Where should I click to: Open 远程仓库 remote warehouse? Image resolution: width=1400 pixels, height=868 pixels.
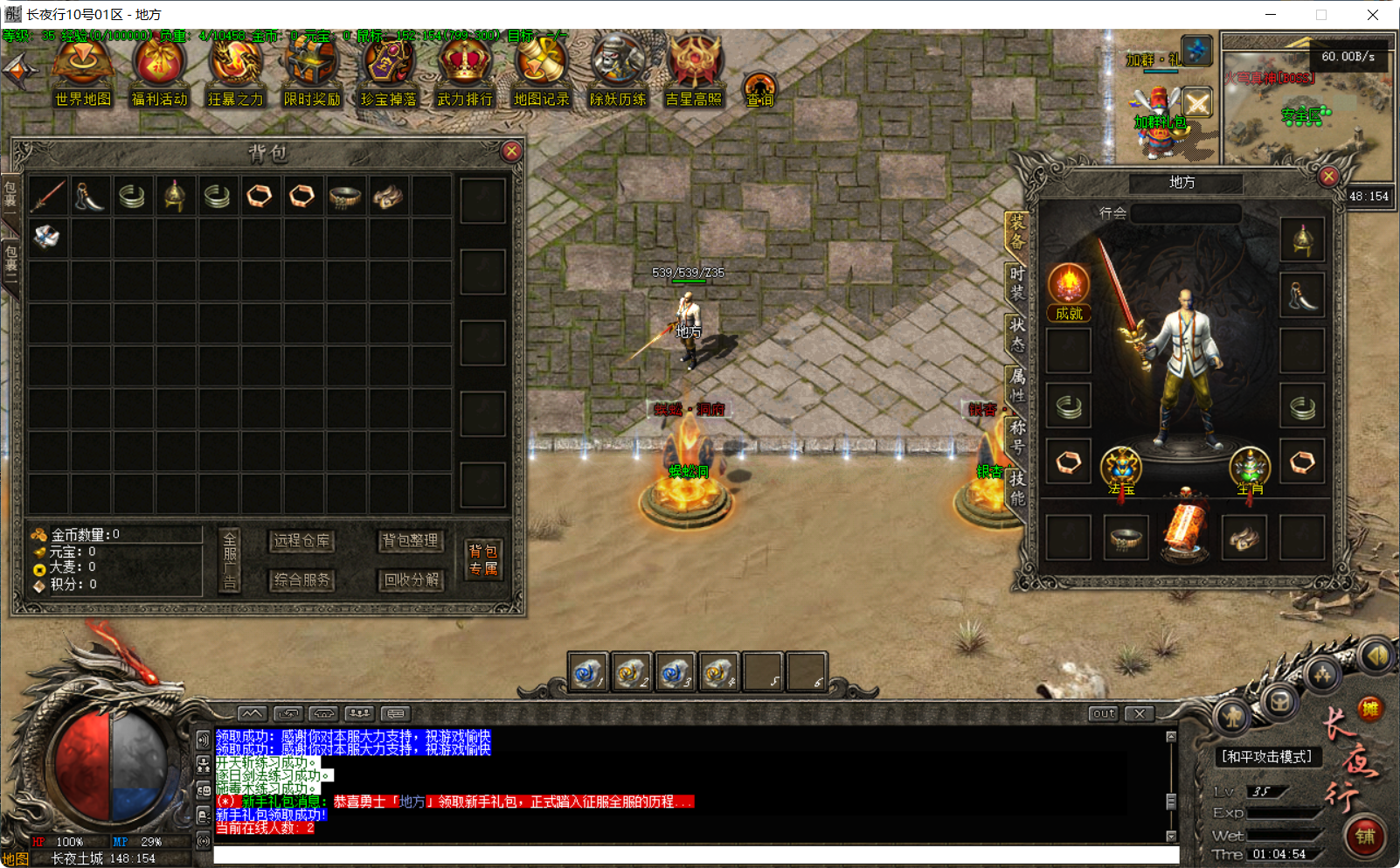301,542
